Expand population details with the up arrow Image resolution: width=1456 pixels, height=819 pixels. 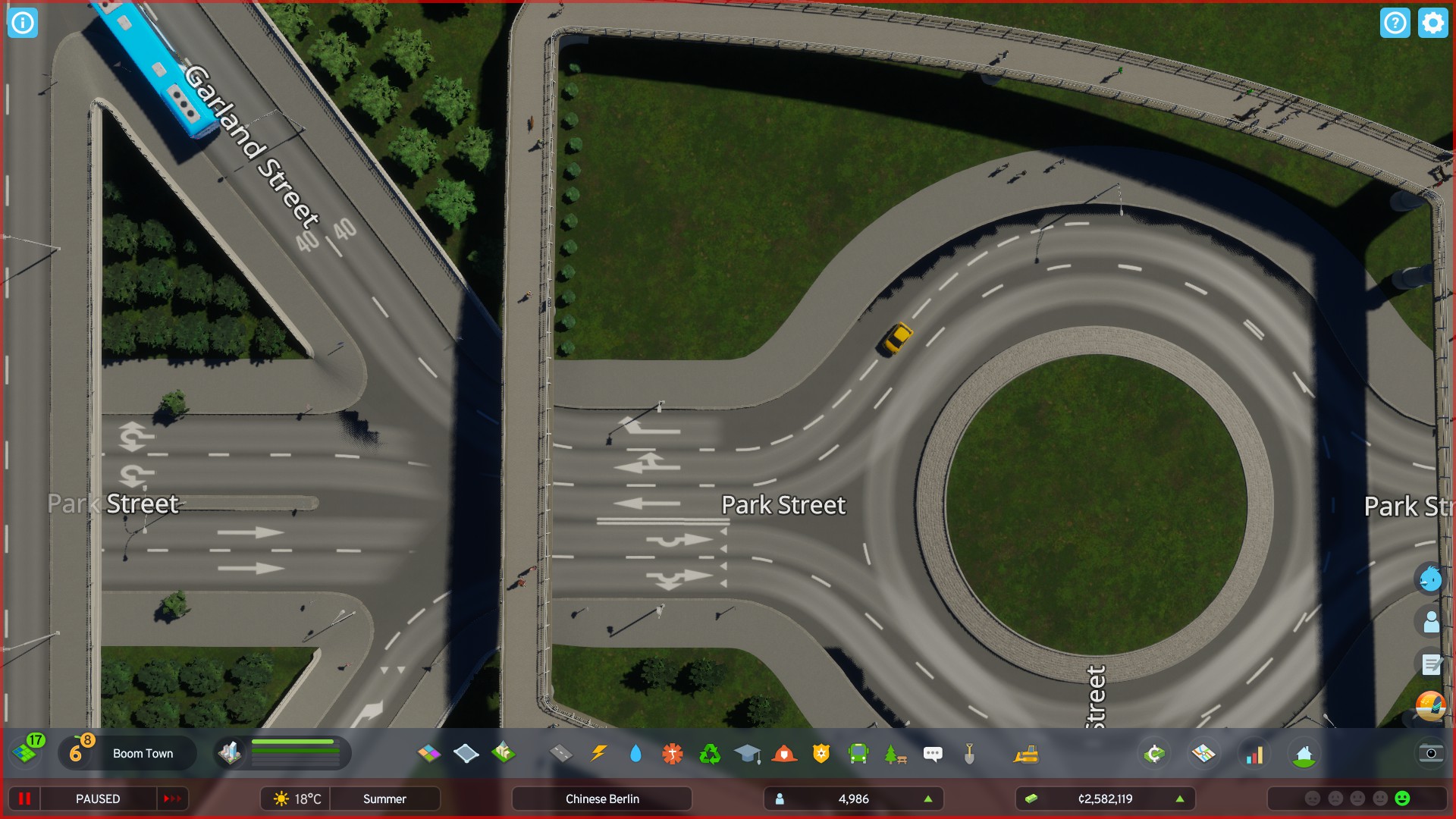coord(928,799)
